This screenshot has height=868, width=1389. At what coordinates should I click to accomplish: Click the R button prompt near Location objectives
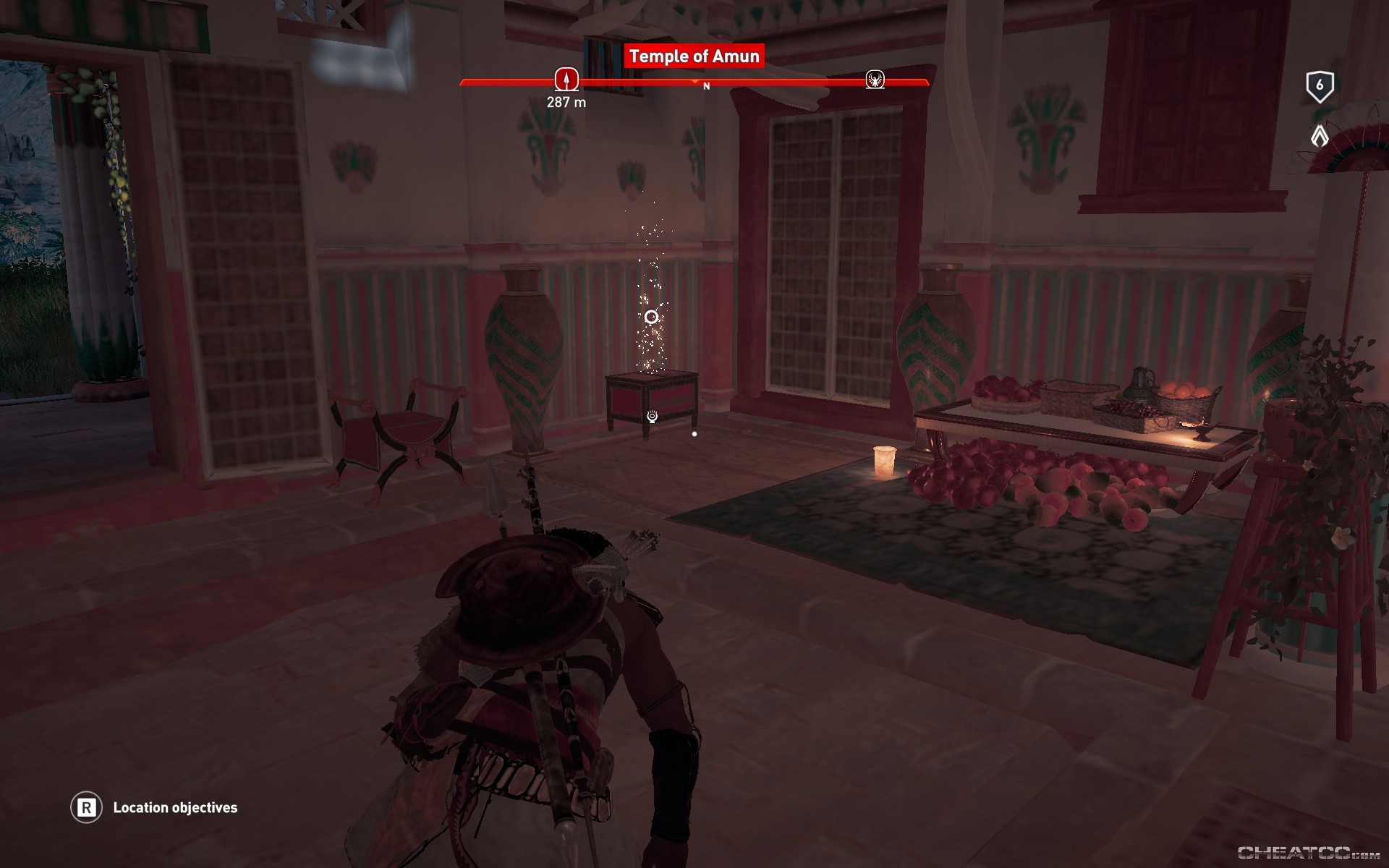(87, 808)
